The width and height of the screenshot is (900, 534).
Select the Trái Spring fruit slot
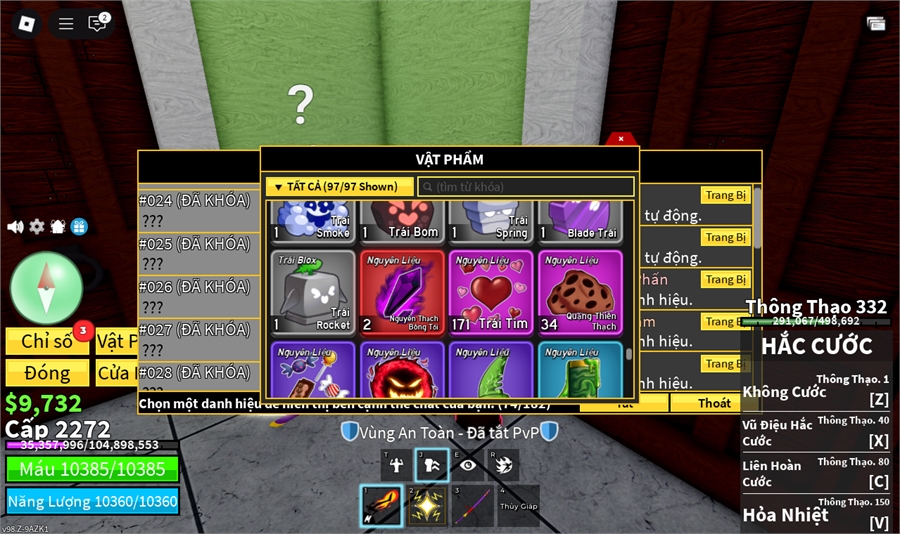click(x=491, y=220)
